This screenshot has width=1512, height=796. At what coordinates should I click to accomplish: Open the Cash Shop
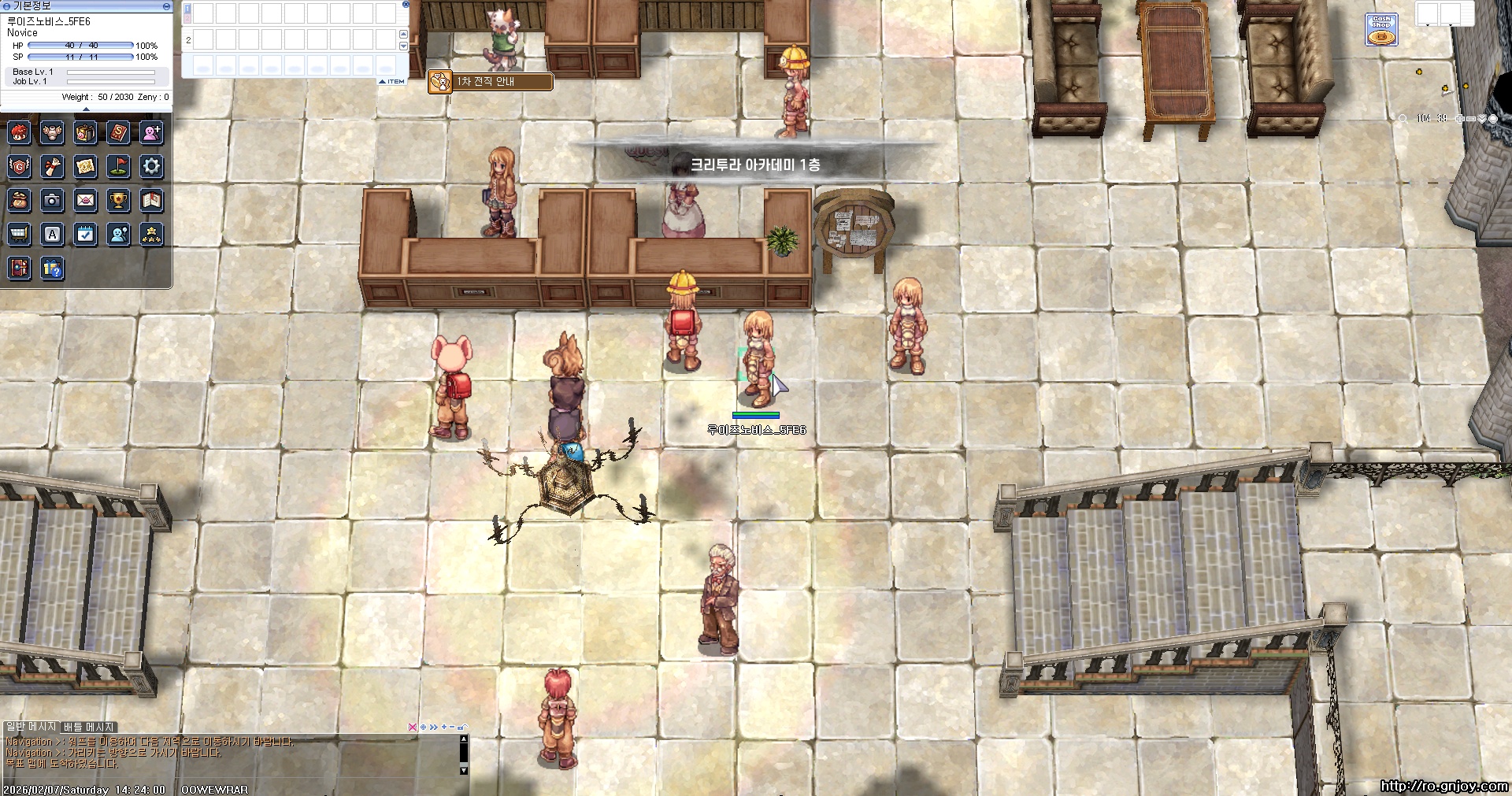tap(1381, 30)
